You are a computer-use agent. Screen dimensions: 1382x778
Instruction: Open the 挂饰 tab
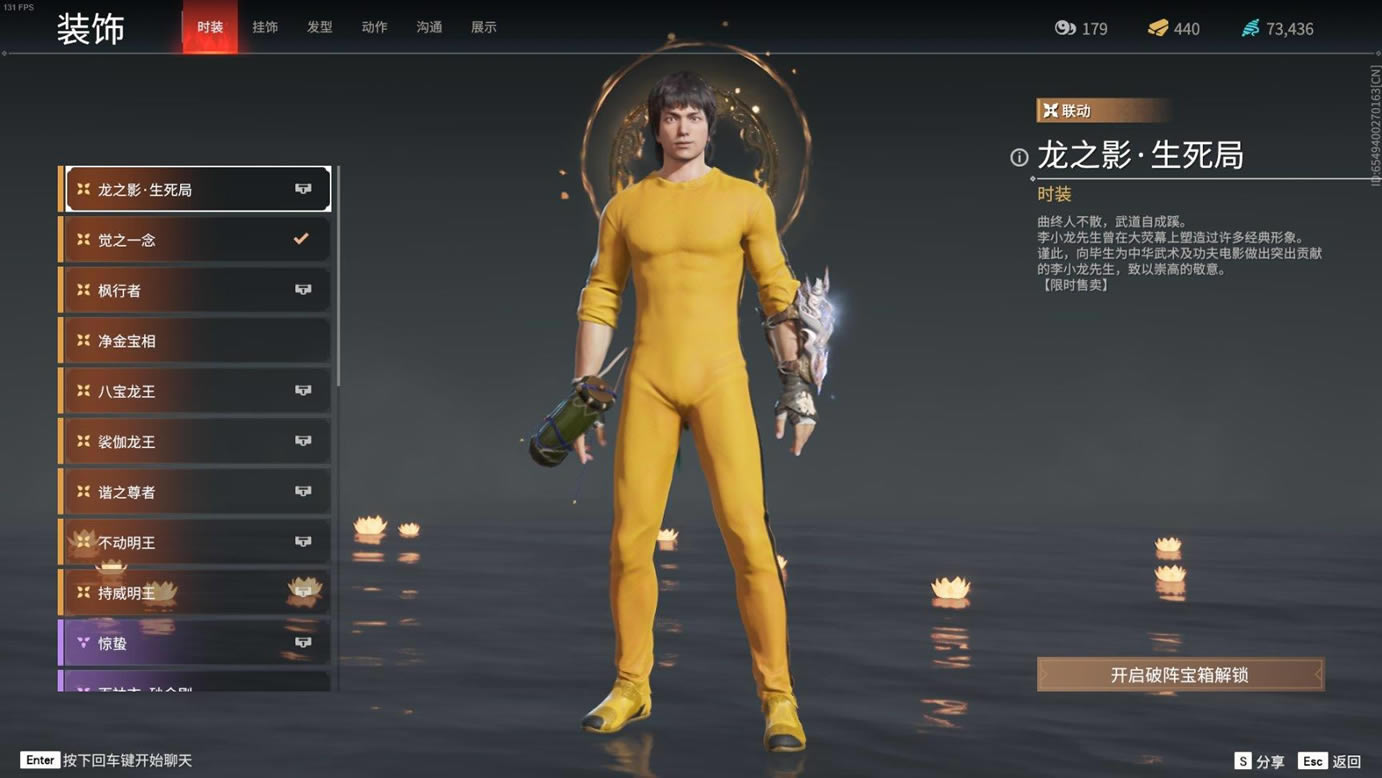[x=265, y=27]
